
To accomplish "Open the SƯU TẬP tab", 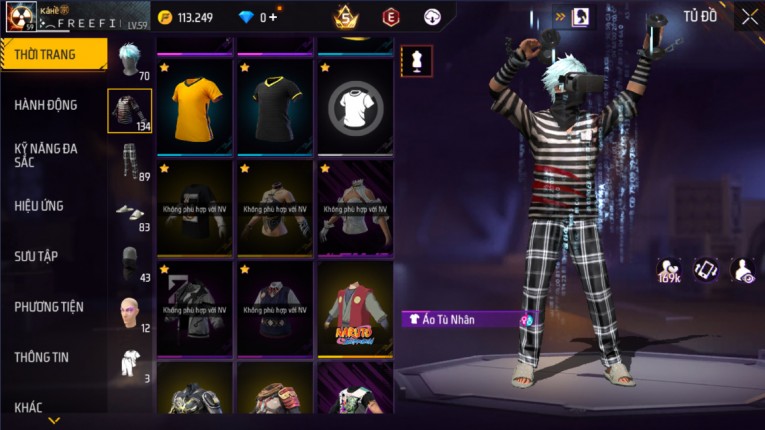I will (36, 256).
